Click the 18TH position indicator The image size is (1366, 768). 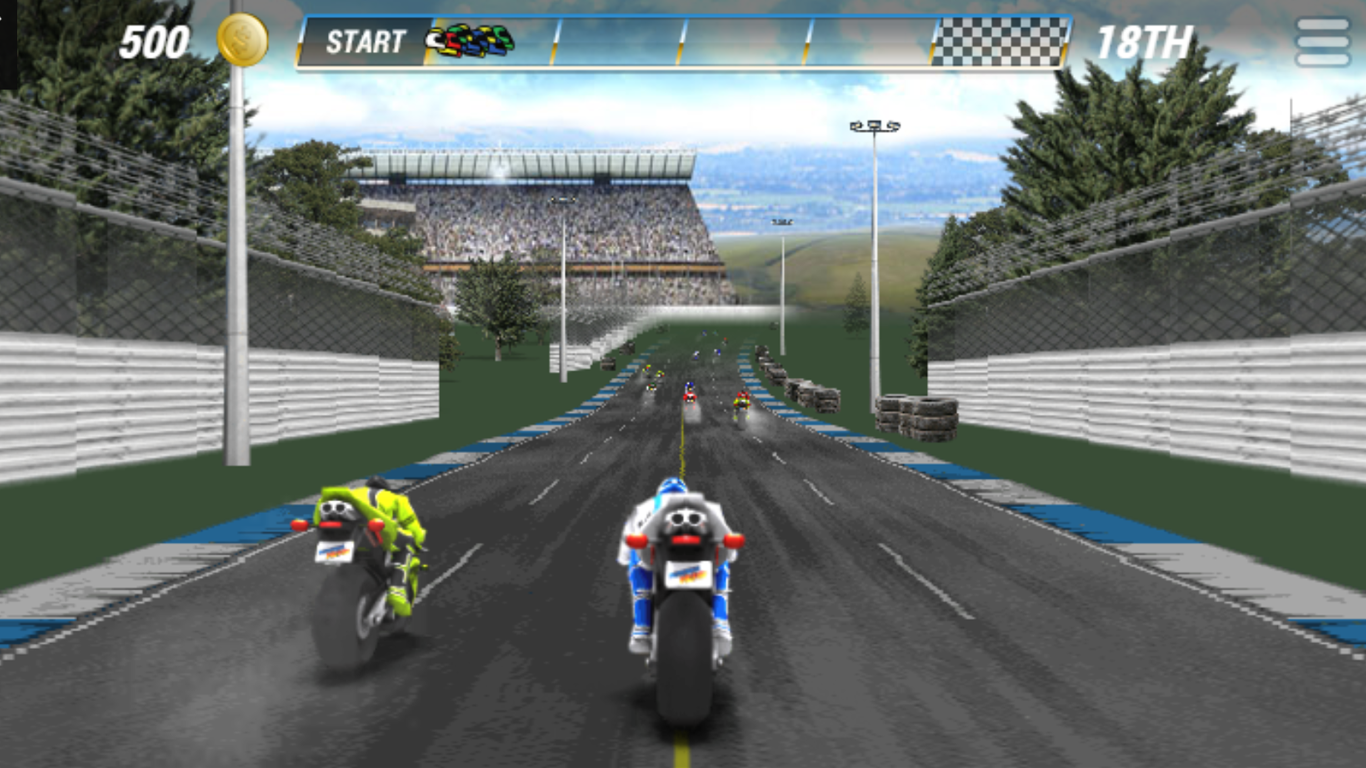1146,42
